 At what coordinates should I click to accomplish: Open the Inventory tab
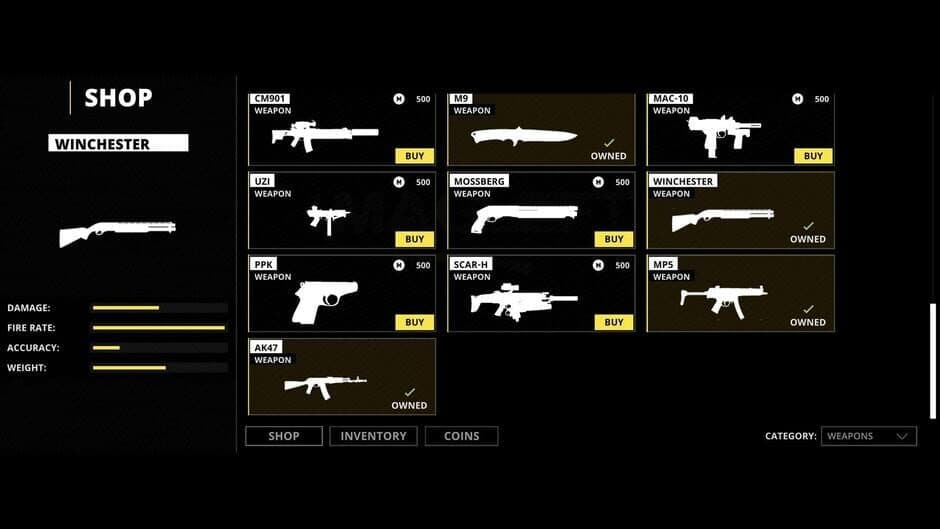click(373, 436)
